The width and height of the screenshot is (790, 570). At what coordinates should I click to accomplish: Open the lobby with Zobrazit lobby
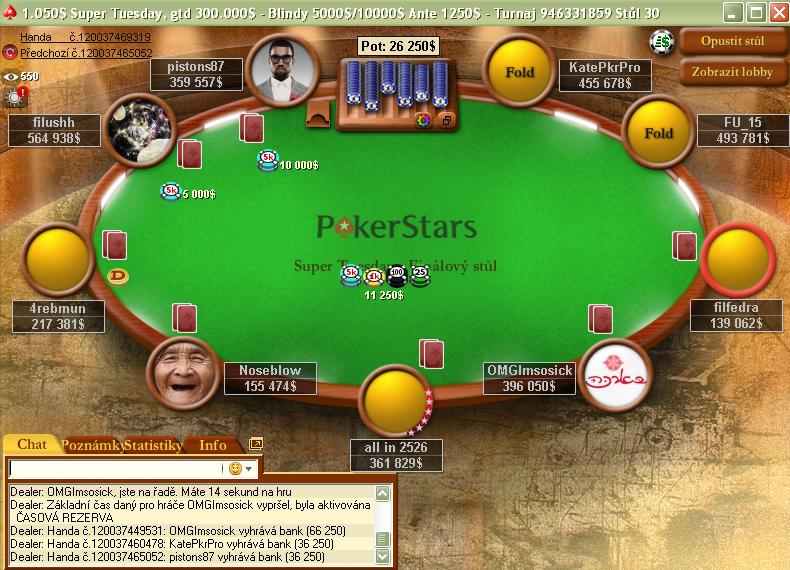[x=733, y=72]
